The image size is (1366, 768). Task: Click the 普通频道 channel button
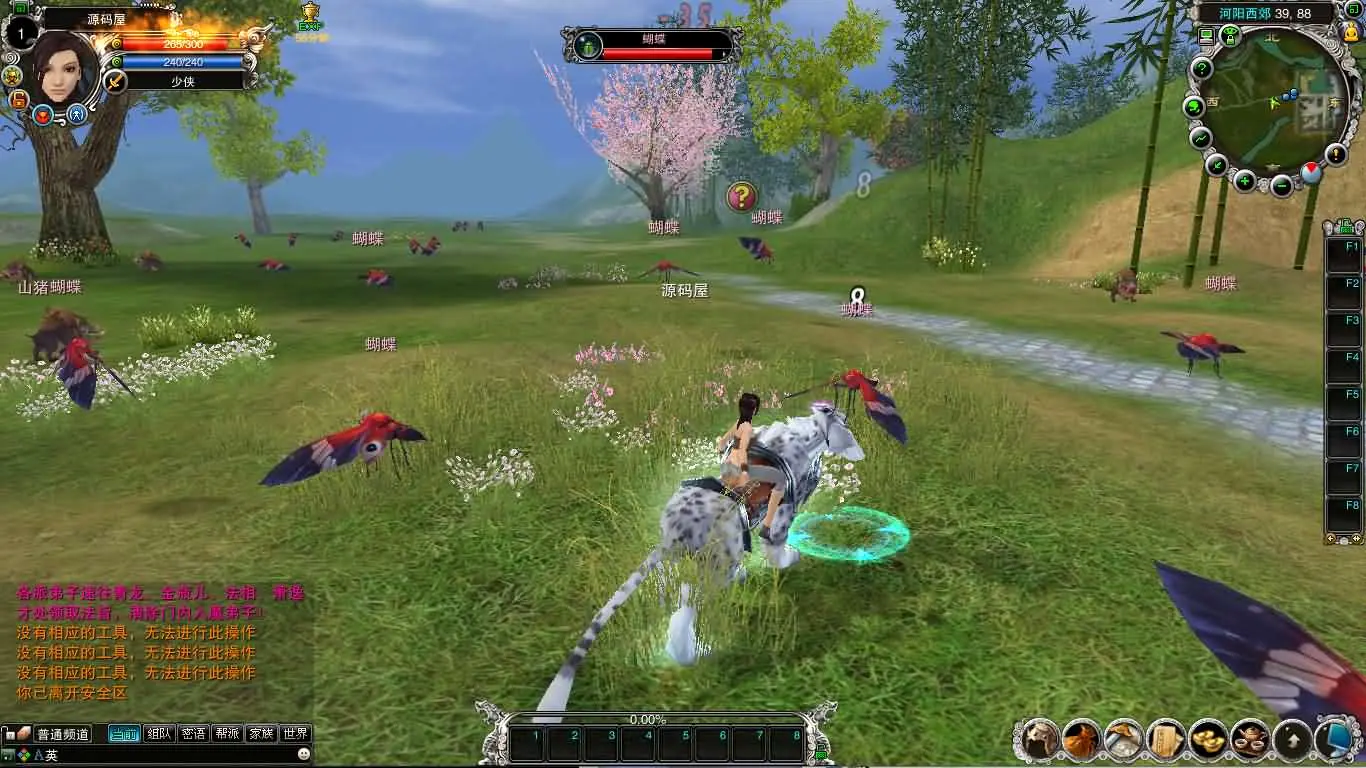(63, 734)
